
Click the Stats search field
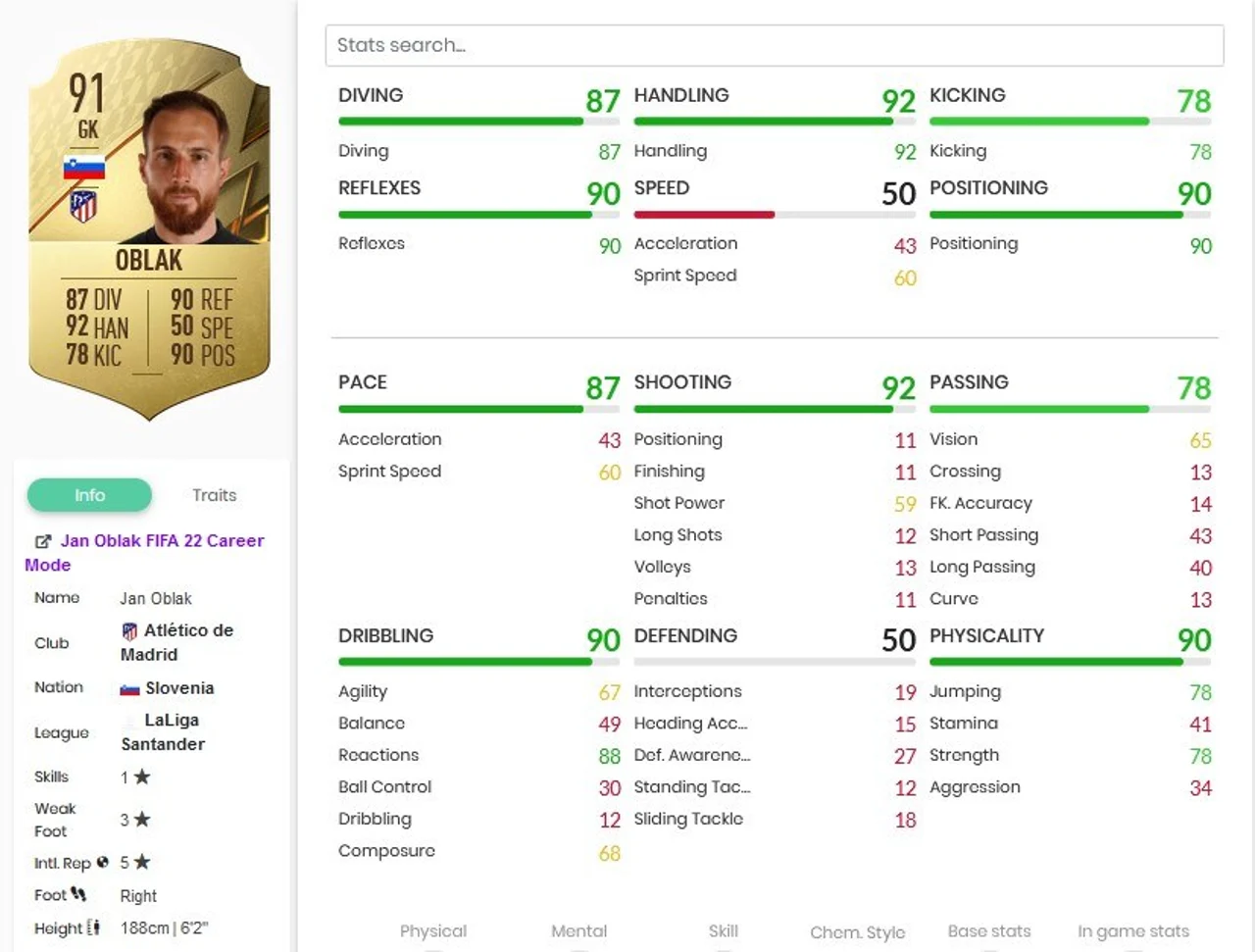pyautogui.click(x=775, y=45)
